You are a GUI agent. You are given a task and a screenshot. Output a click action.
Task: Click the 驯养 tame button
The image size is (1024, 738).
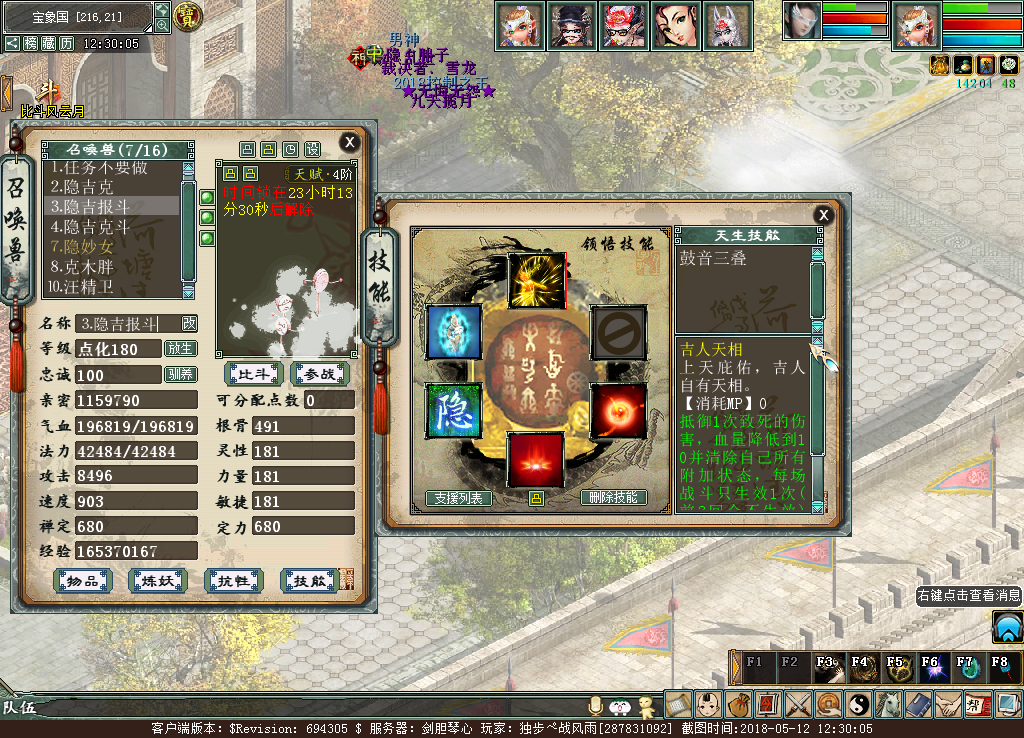point(180,375)
